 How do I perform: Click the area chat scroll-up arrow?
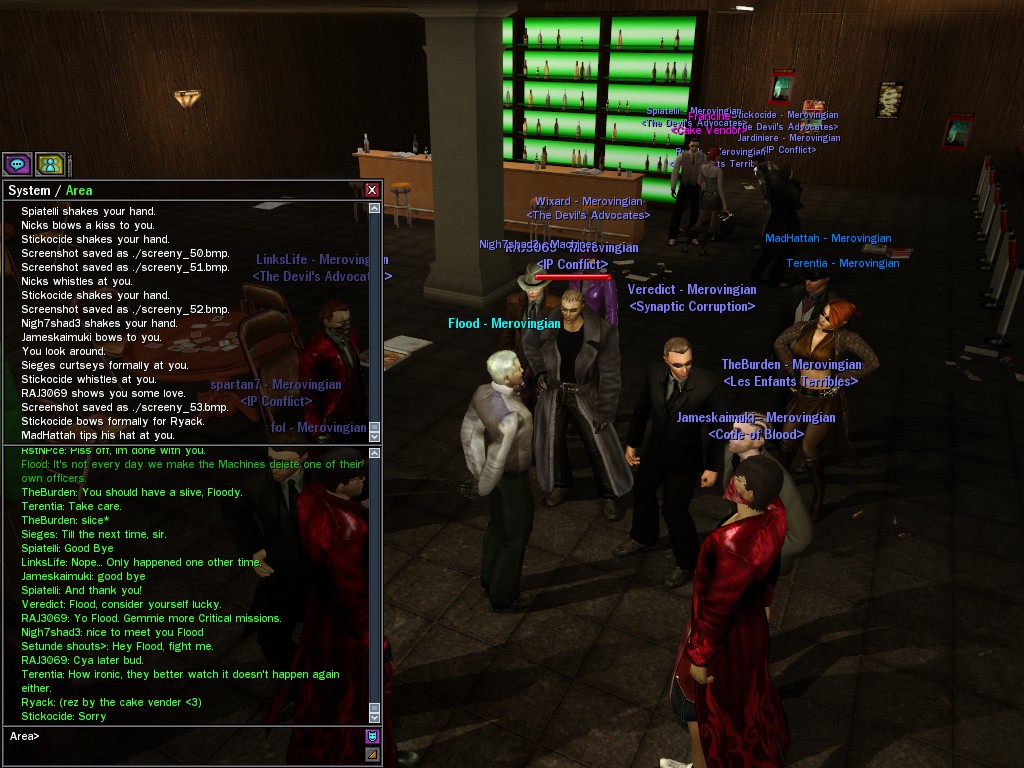click(x=375, y=453)
